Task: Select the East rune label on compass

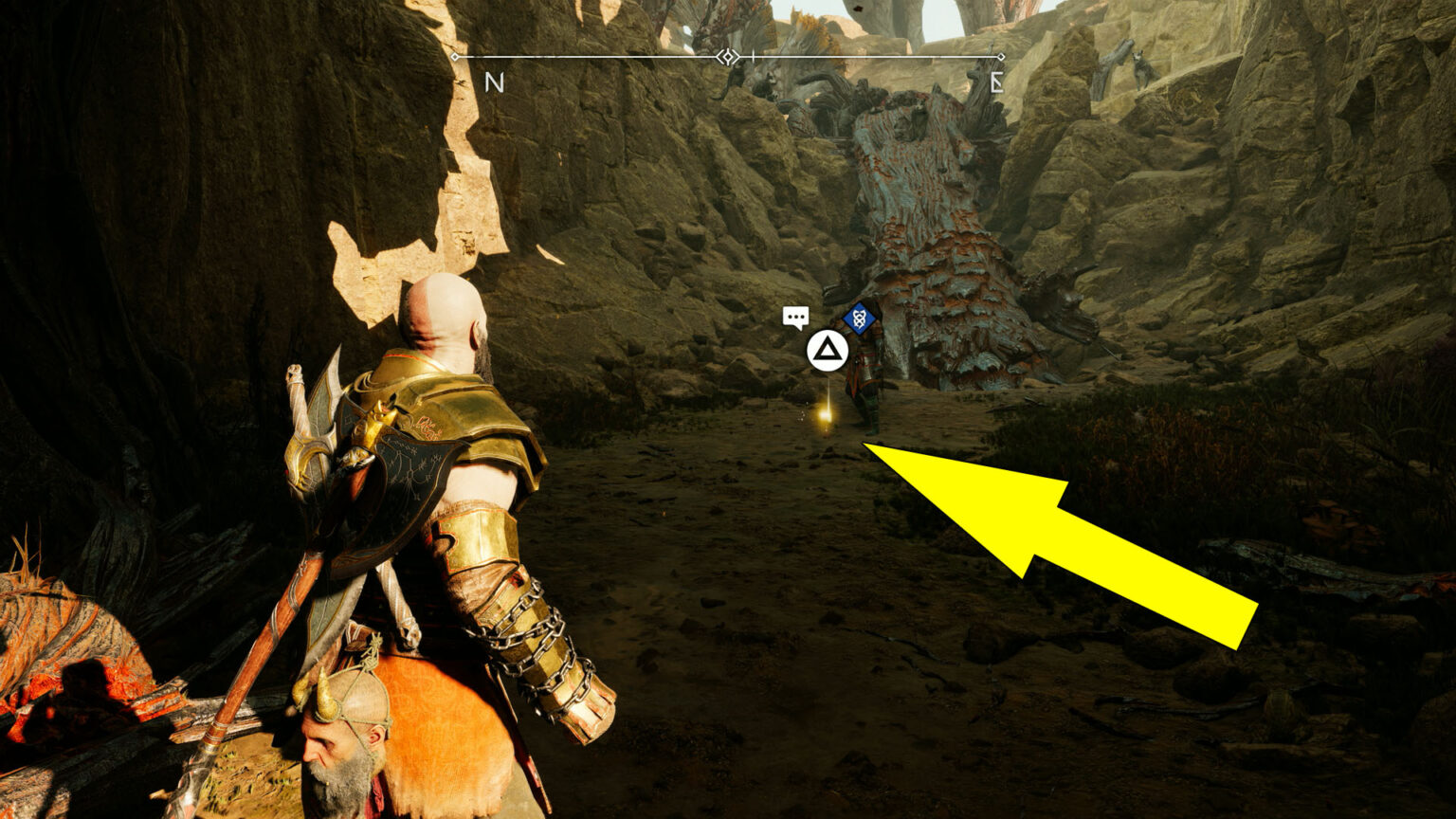Action: coord(998,82)
